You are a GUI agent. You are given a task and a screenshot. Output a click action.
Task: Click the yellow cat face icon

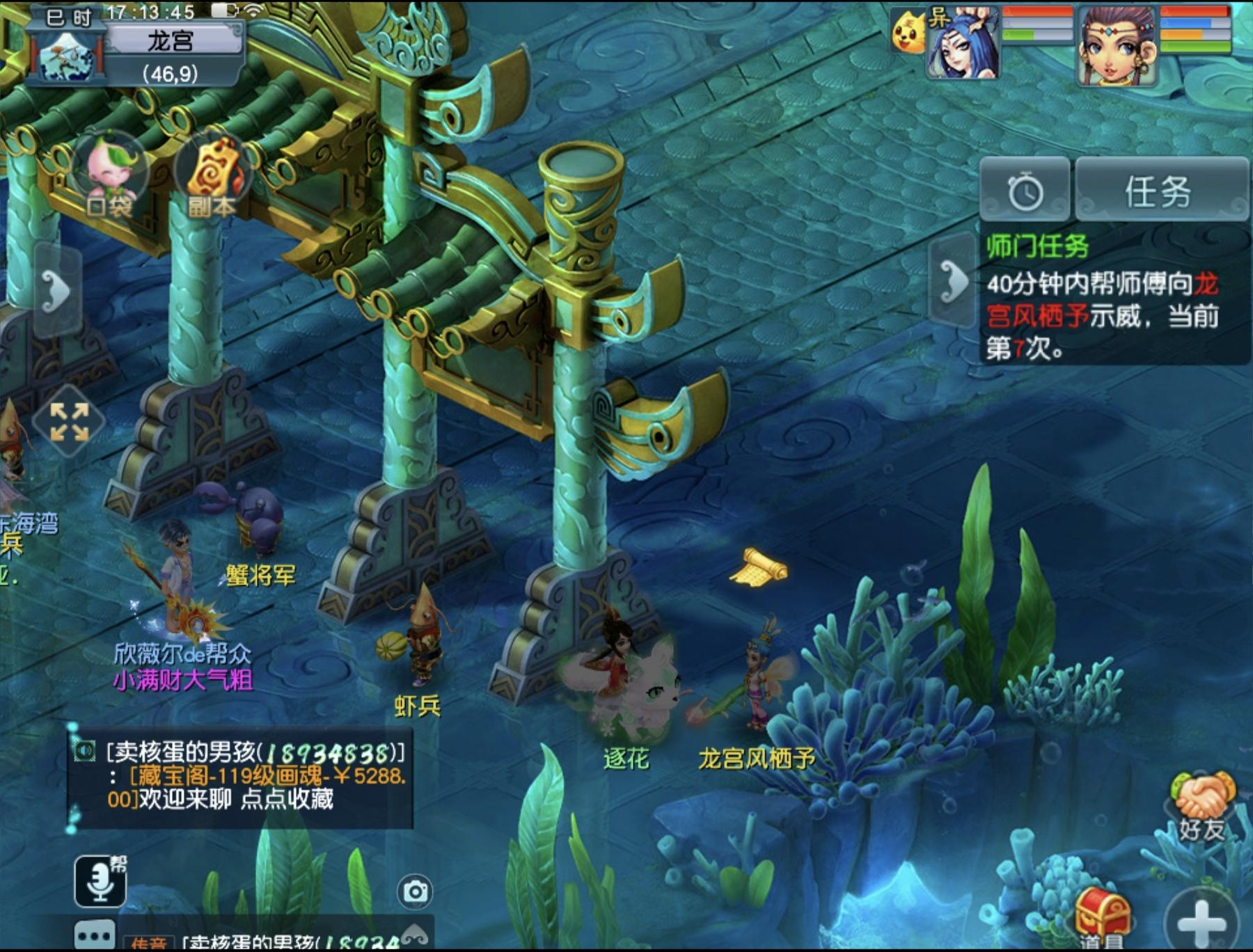click(x=908, y=33)
